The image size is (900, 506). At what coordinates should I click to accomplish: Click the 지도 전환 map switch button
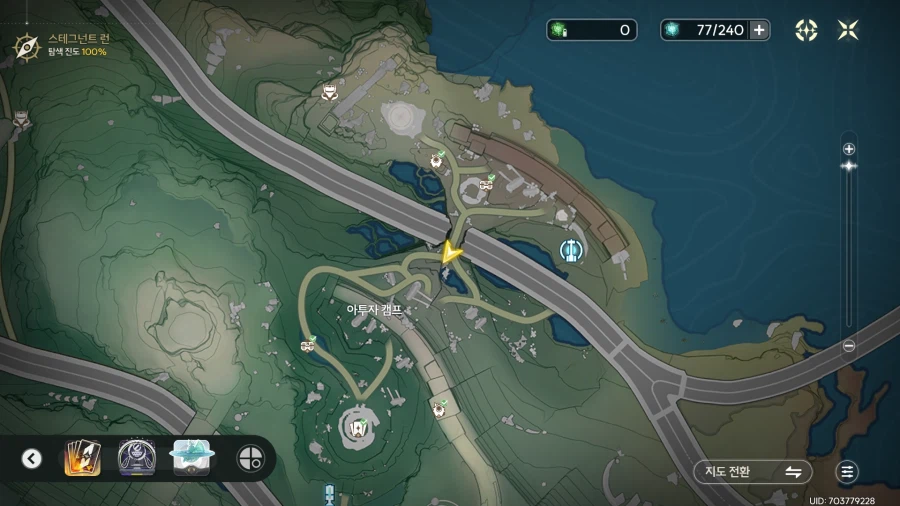[753, 472]
